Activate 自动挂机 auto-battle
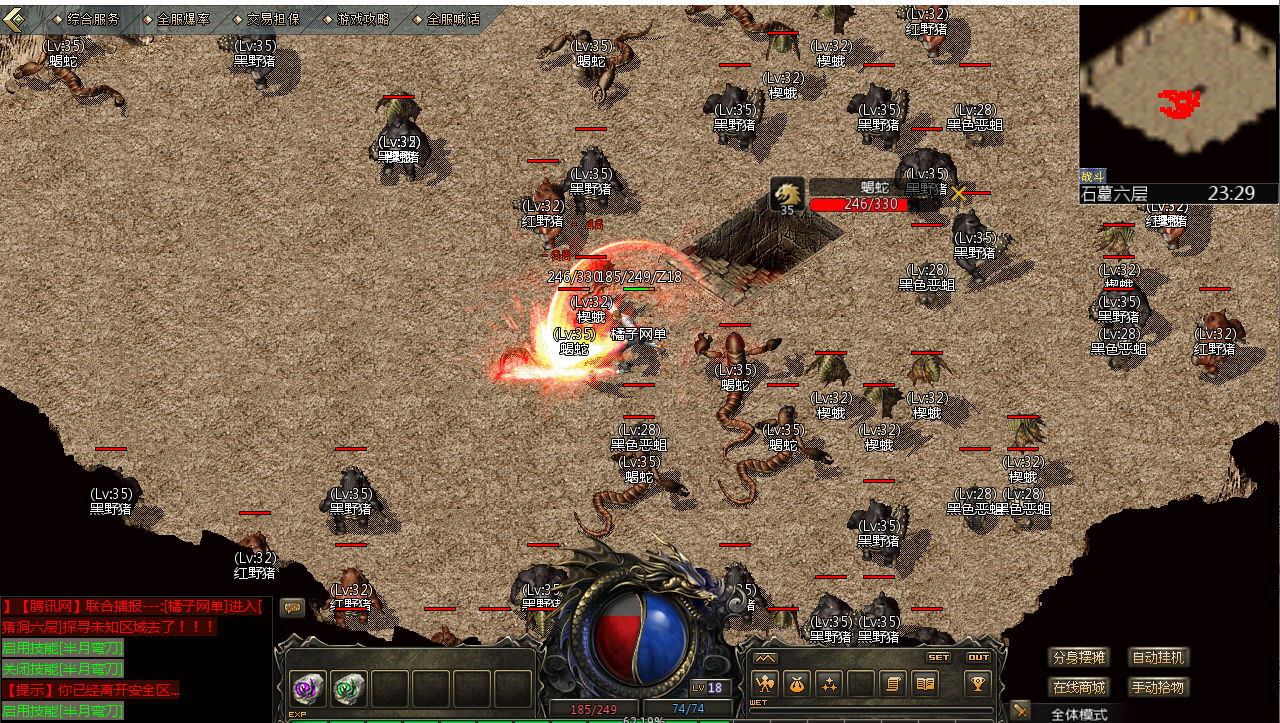The image size is (1280, 723). (x=1158, y=658)
